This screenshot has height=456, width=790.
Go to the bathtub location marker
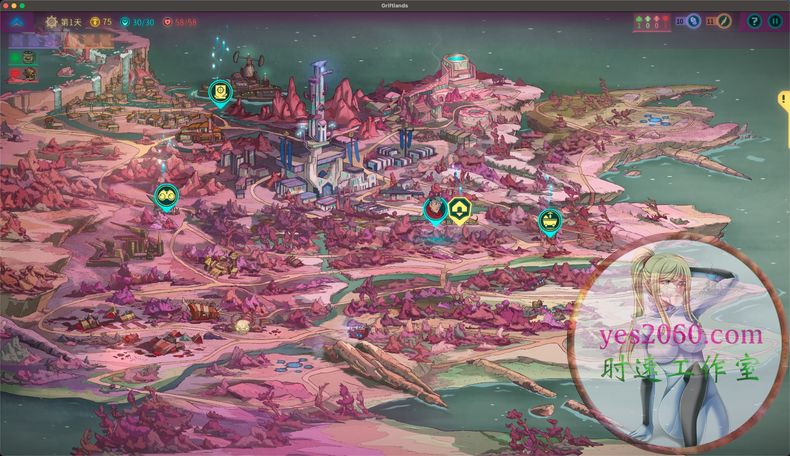pyautogui.click(x=549, y=220)
